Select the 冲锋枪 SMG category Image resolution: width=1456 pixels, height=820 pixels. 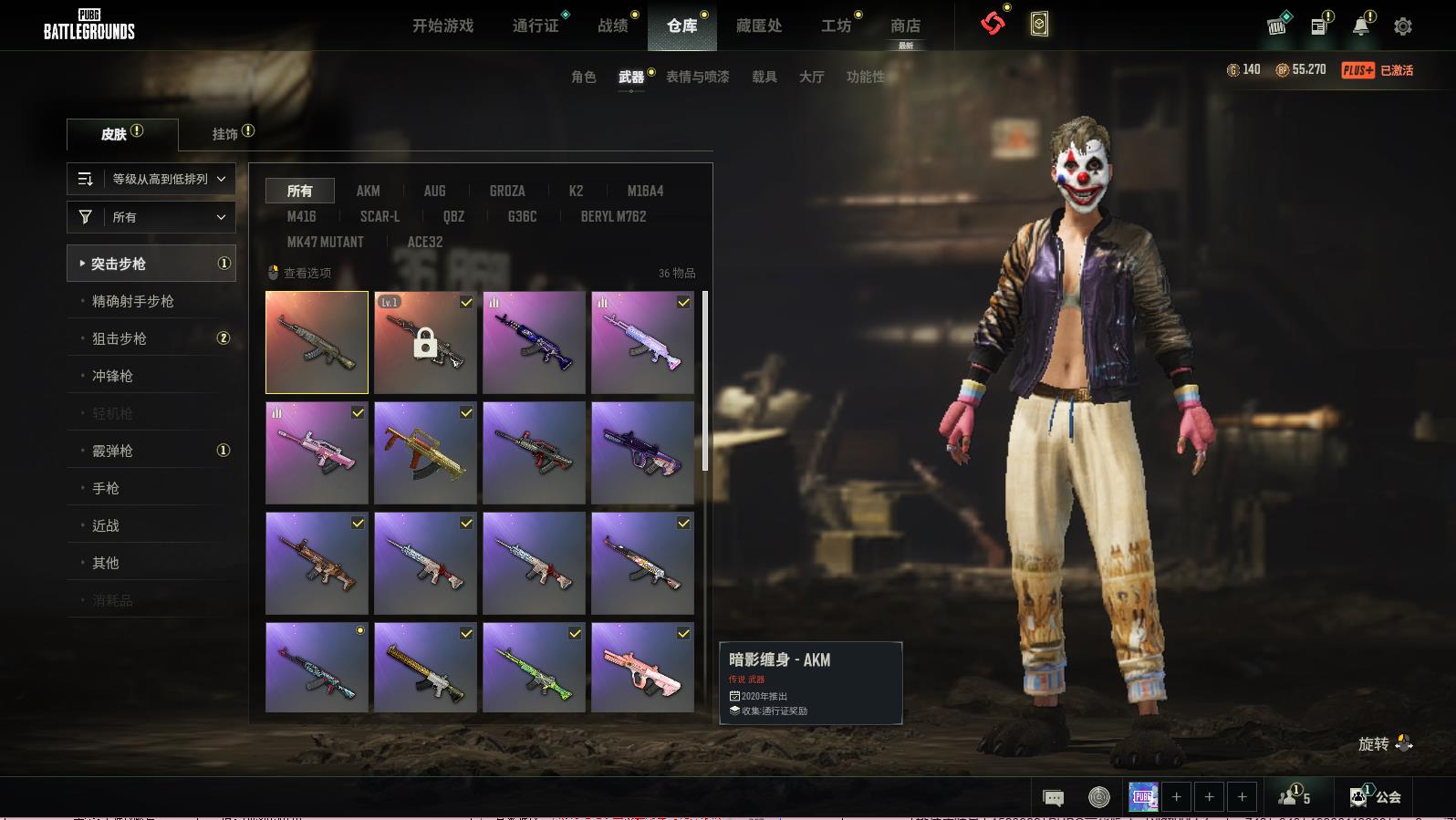pos(112,376)
